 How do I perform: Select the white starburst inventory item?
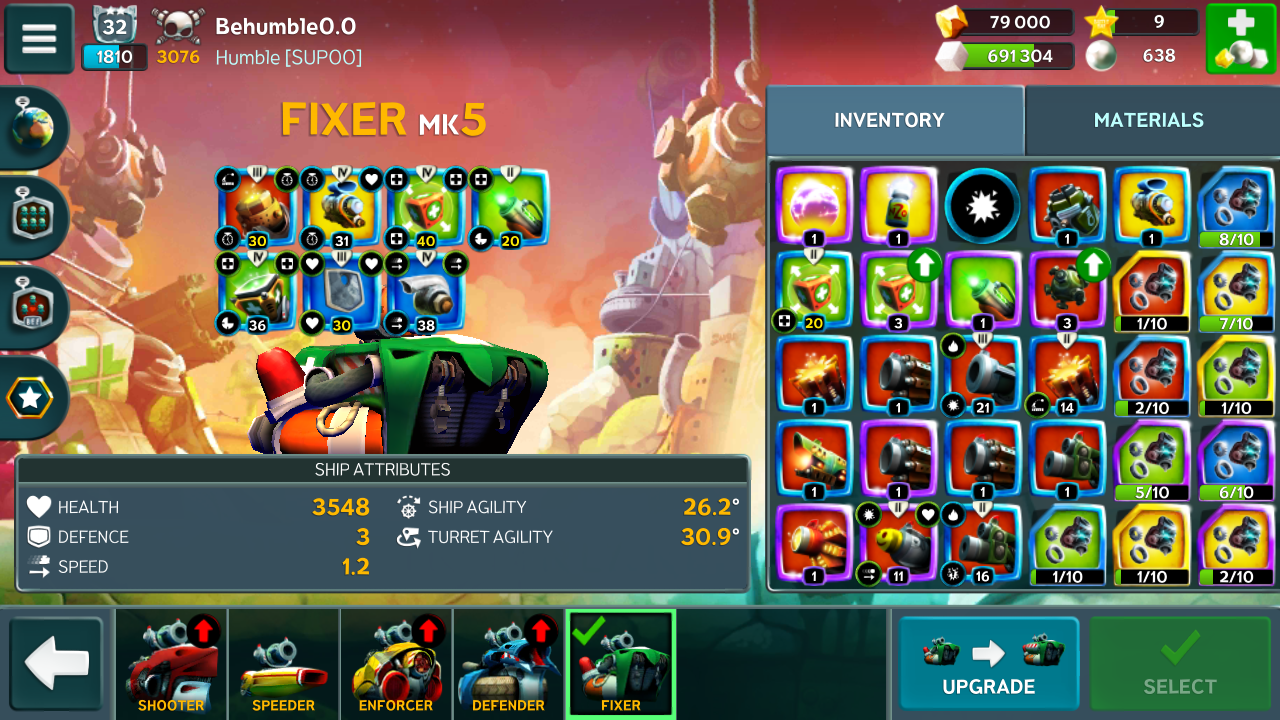(x=982, y=206)
